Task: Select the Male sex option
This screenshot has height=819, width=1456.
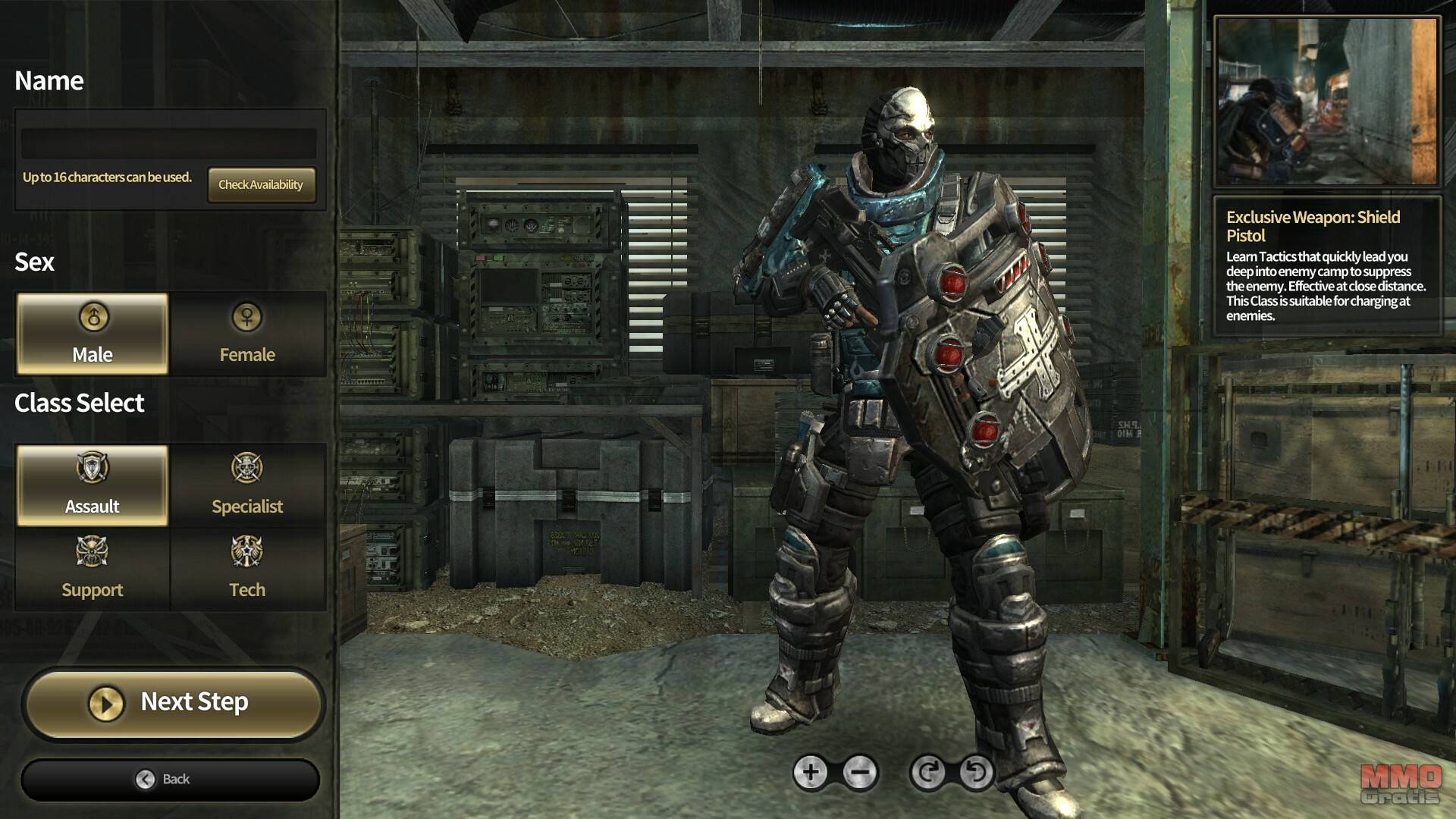Action: (x=93, y=334)
